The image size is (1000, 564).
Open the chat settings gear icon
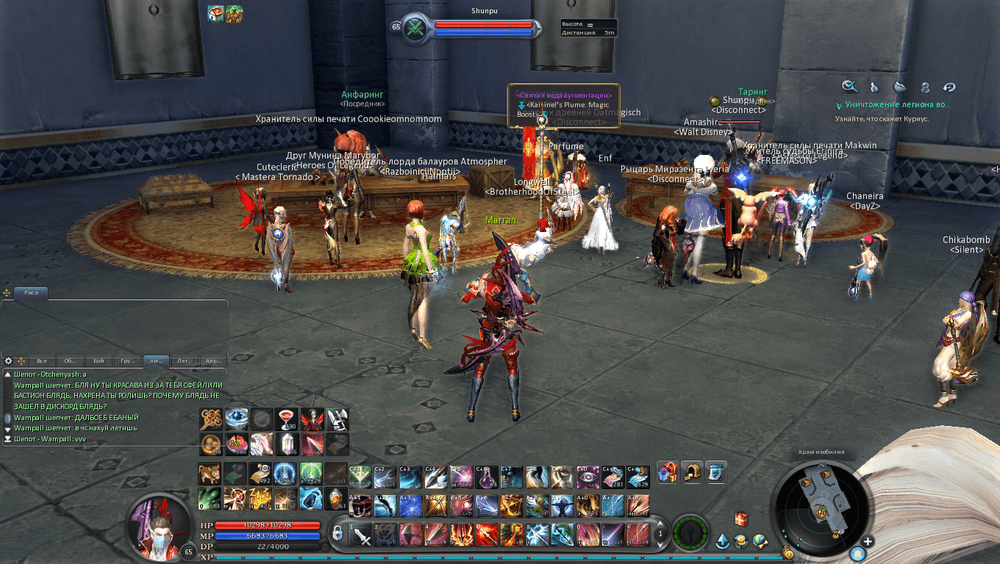coord(8,360)
